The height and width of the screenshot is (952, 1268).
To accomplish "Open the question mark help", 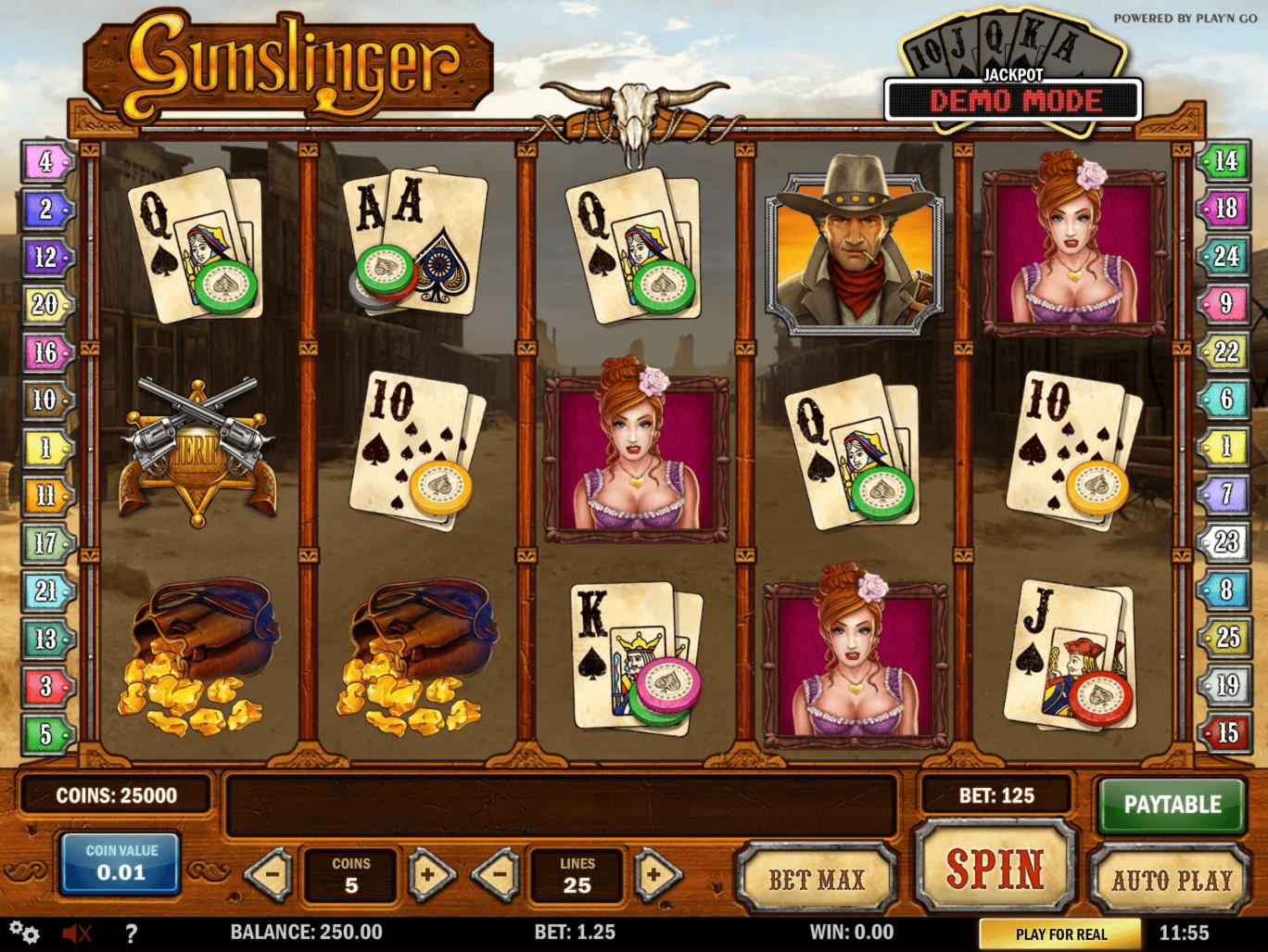I will [131, 933].
